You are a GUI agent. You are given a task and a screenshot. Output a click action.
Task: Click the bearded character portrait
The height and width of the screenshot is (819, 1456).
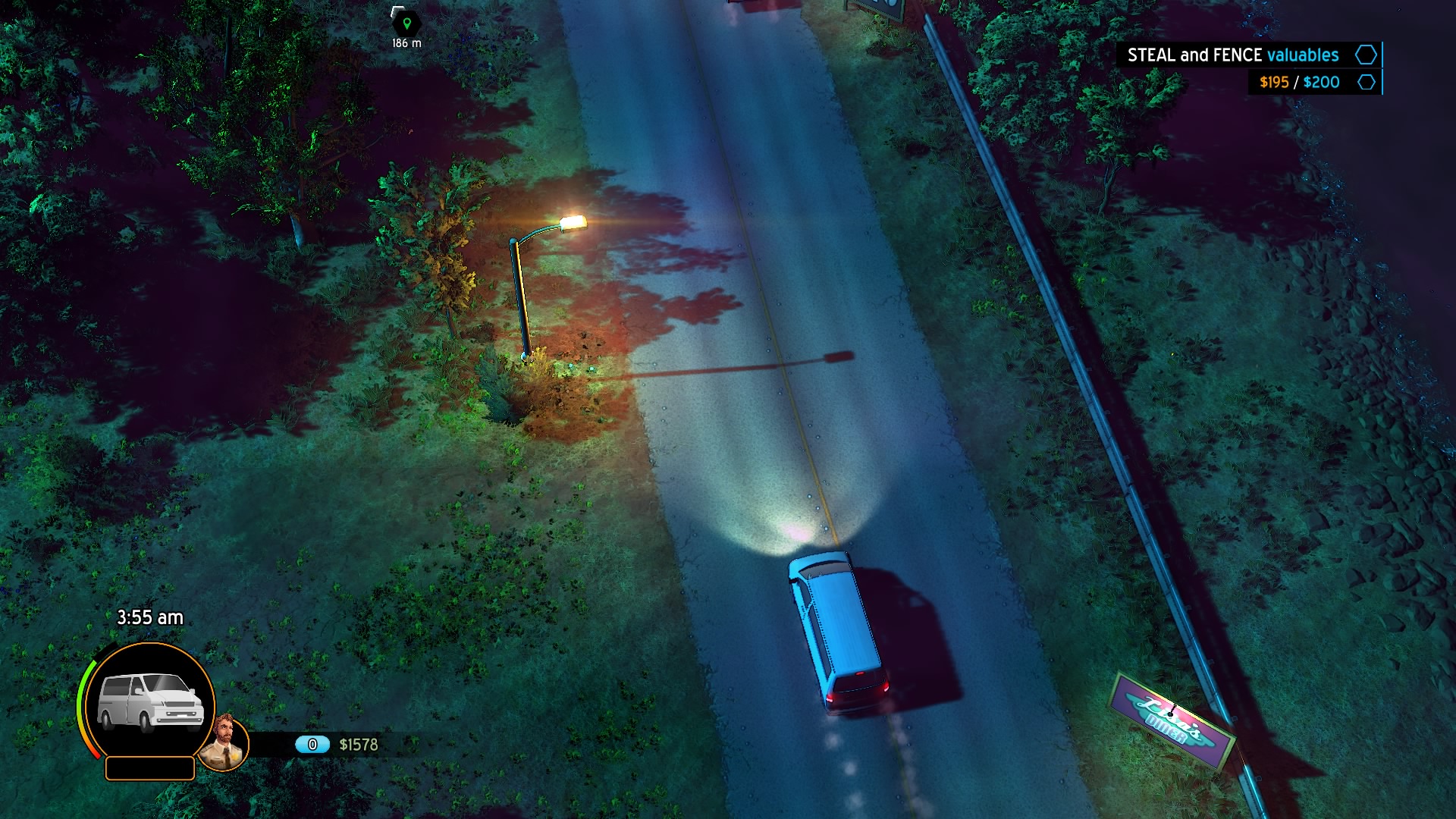point(224,742)
